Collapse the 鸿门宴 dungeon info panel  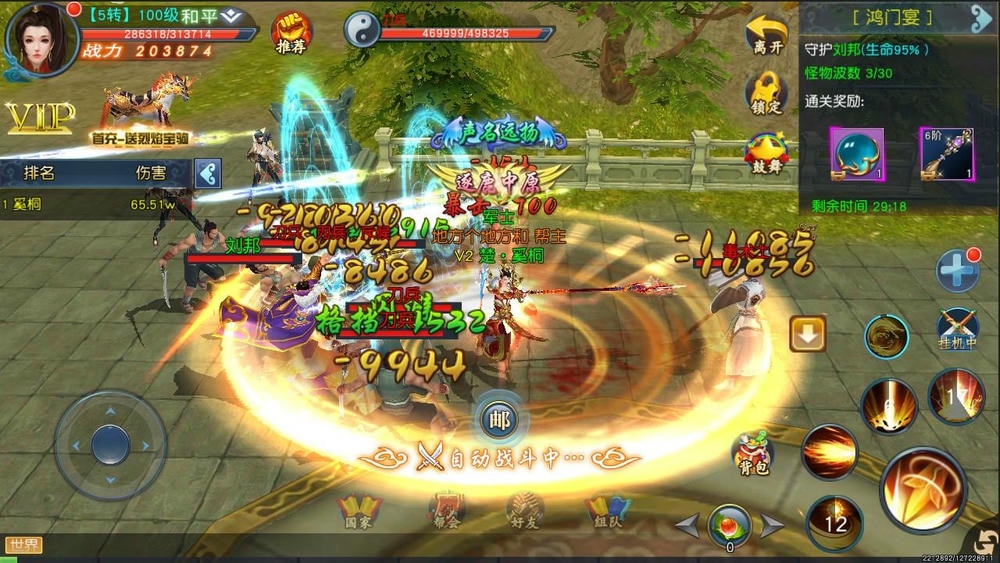click(980, 17)
